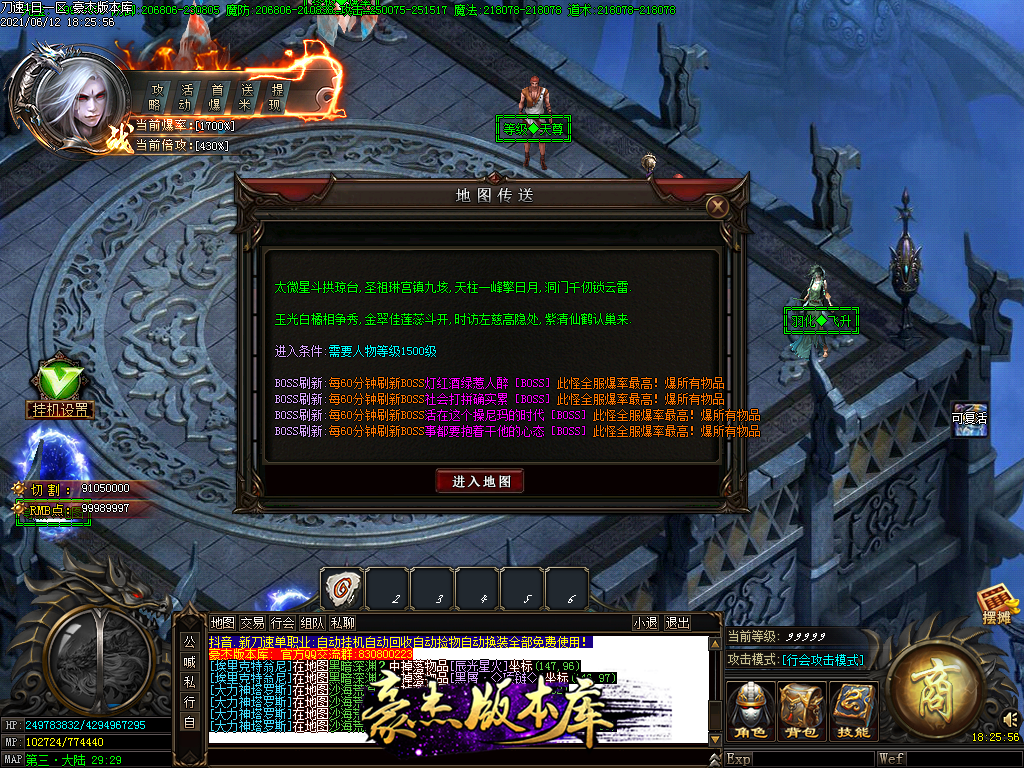Use the scroll item in hotbar slot one
This screenshot has height=768, width=1024.
pyautogui.click(x=341, y=587)
